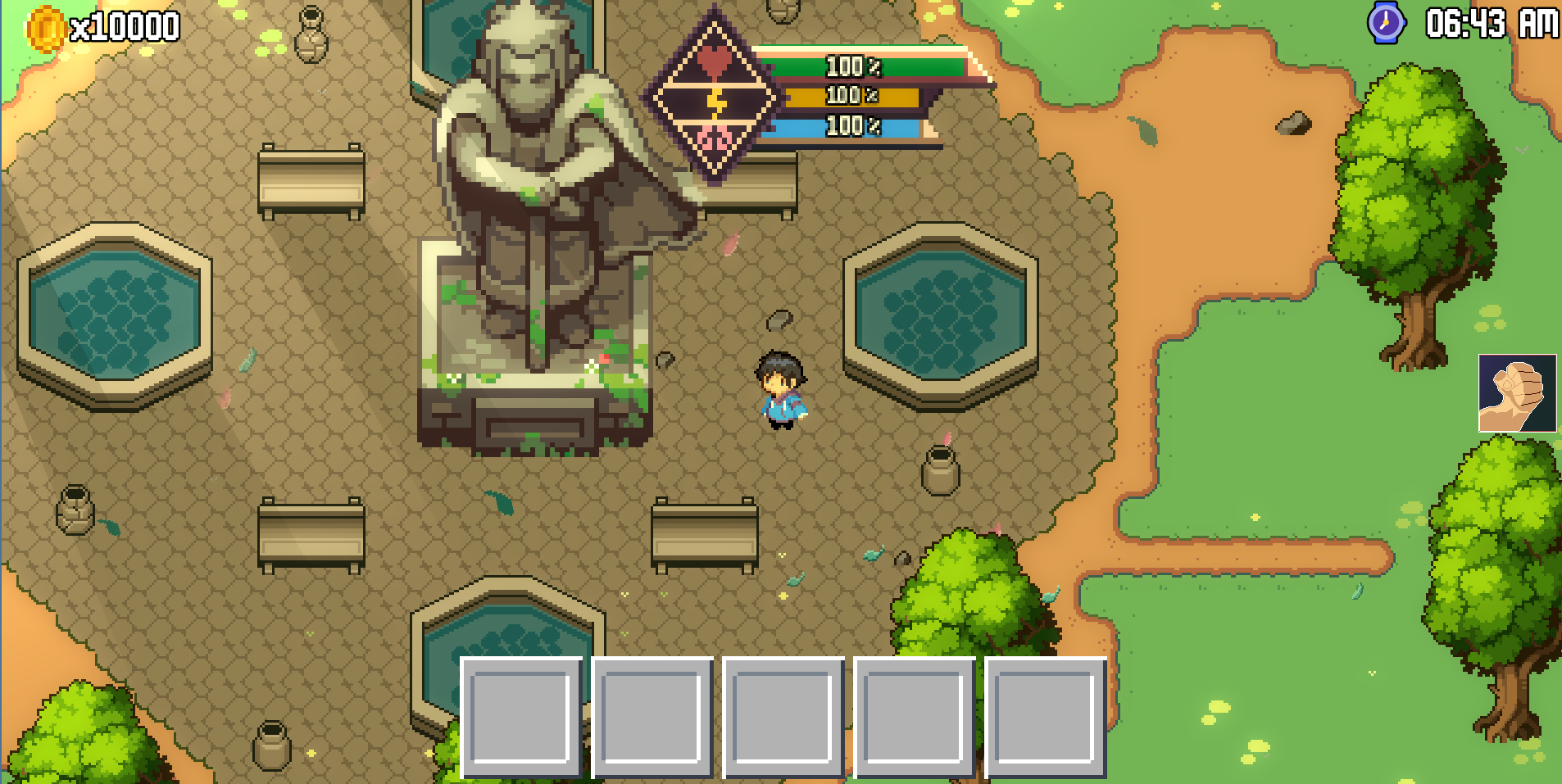Screen dimensions: 1562x784
Task: Select the fist melee attack icon
Action: [x=1517, y=394]
